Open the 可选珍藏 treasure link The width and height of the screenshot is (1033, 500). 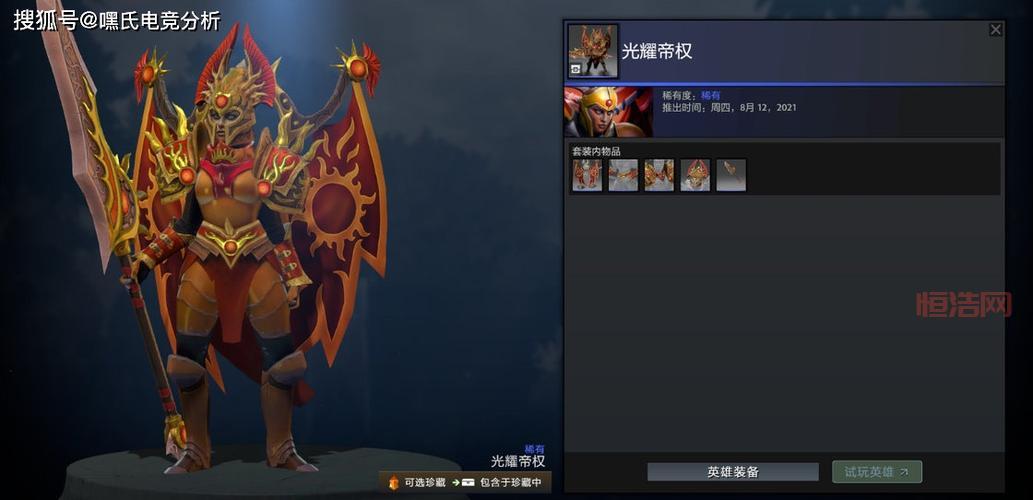pos(417,483)
